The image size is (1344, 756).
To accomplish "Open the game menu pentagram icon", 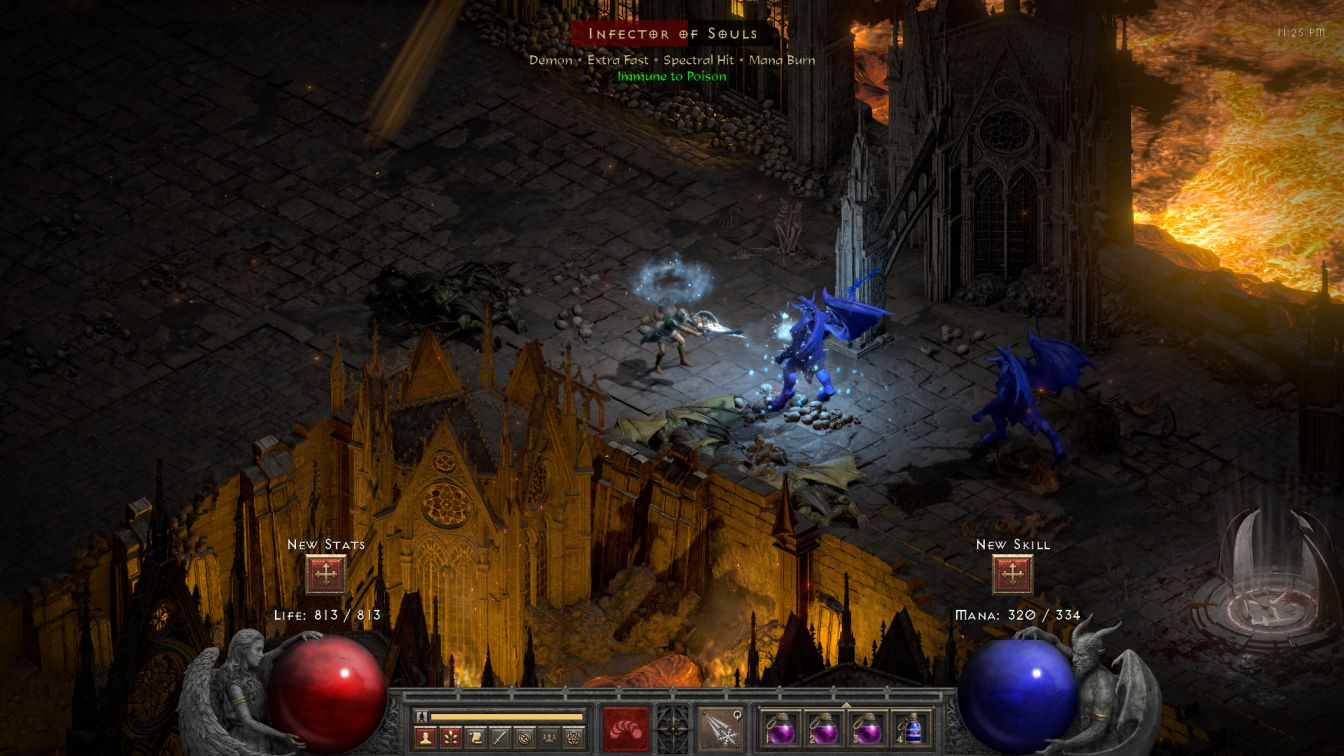I will [x=574, y=738].
